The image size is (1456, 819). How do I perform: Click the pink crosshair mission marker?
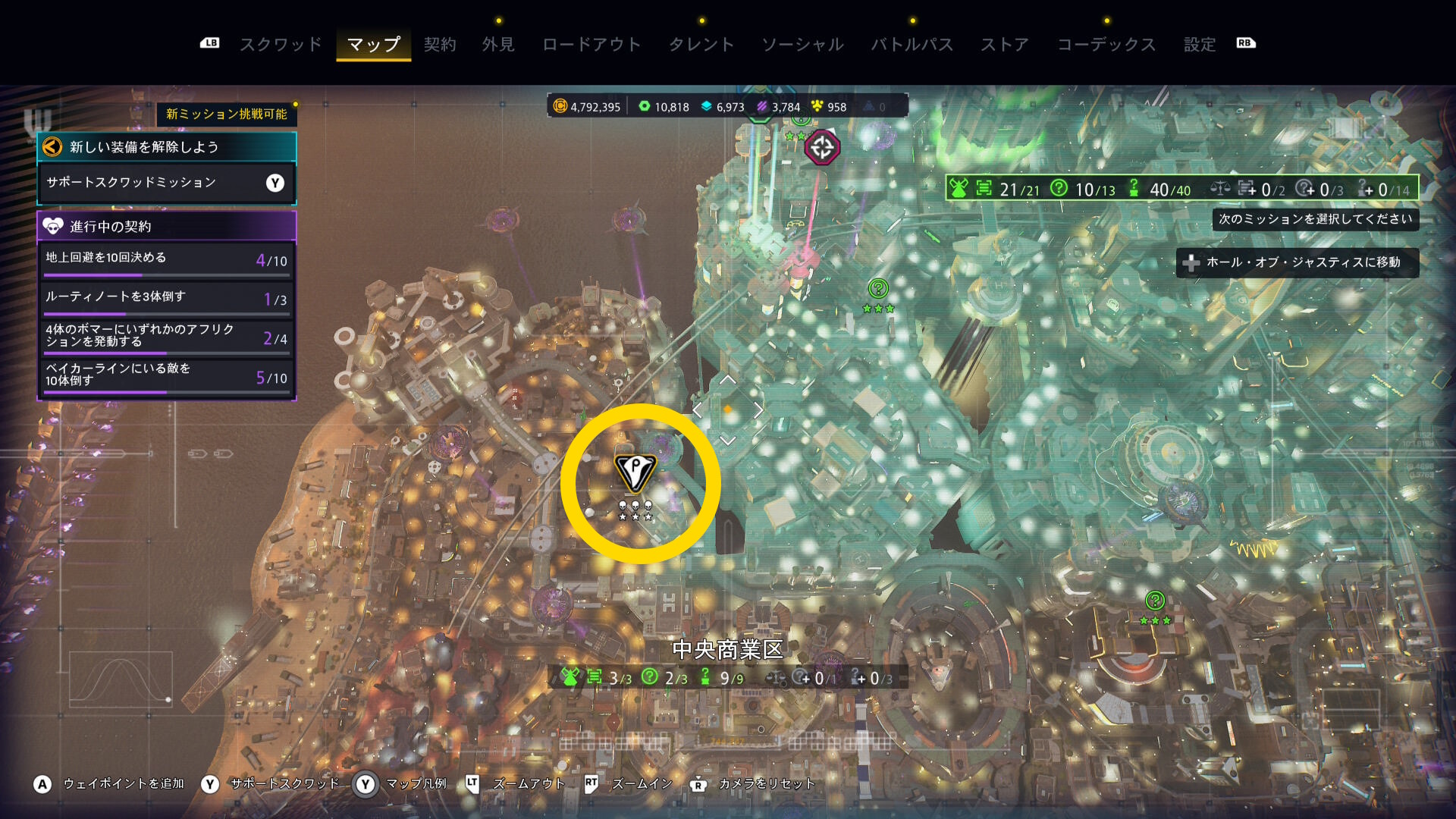pyautogui.click(x=822, y=147)
